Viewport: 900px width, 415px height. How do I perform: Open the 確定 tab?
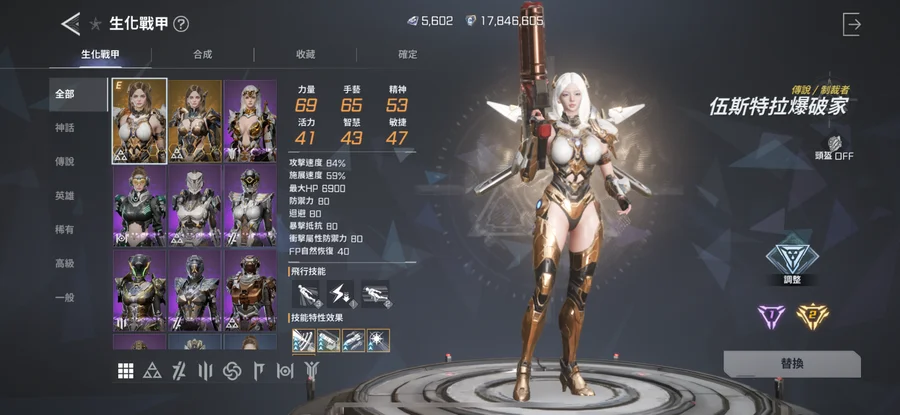[408, 54]
